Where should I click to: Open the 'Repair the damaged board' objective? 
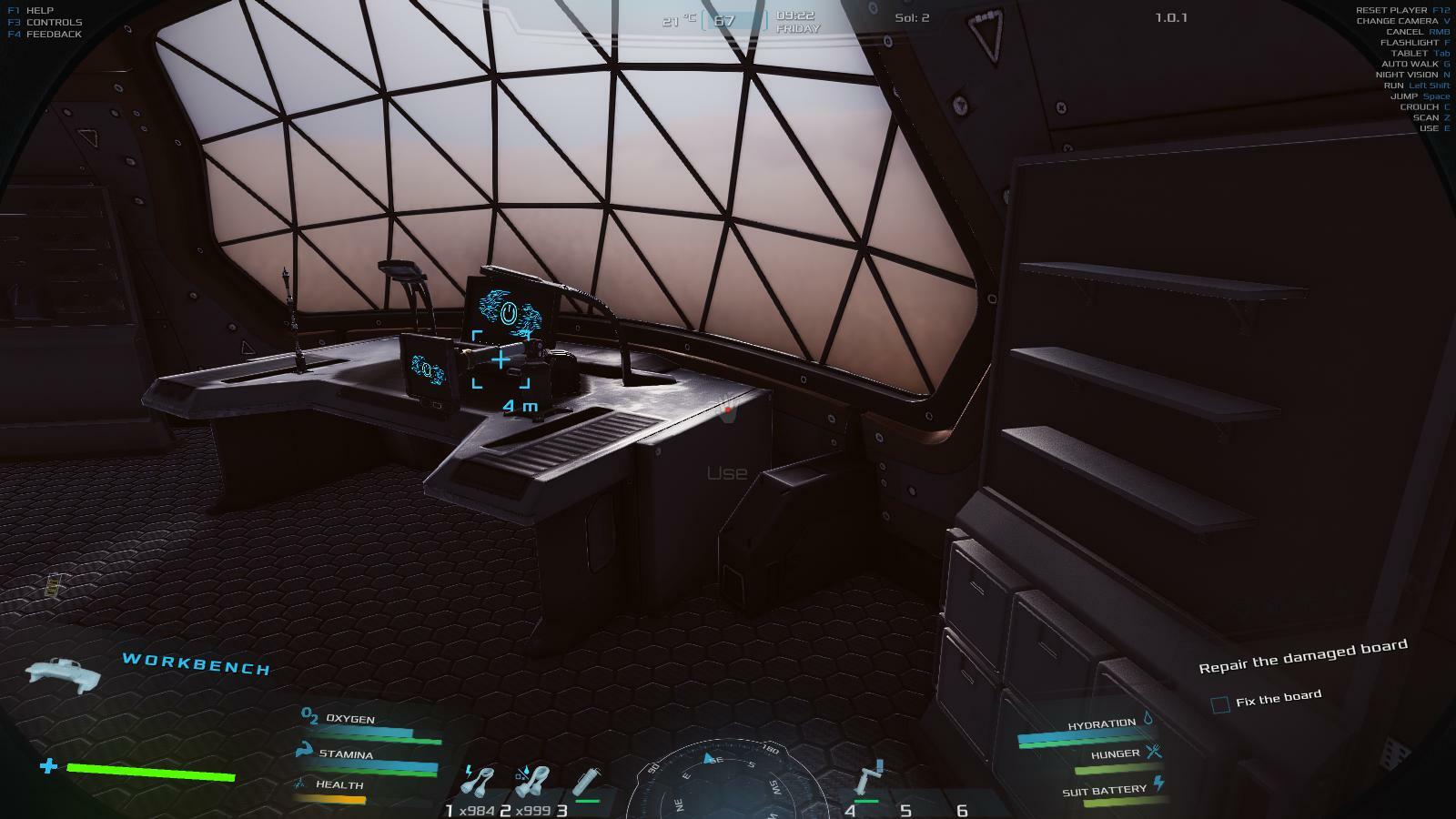pos(1302,655)
